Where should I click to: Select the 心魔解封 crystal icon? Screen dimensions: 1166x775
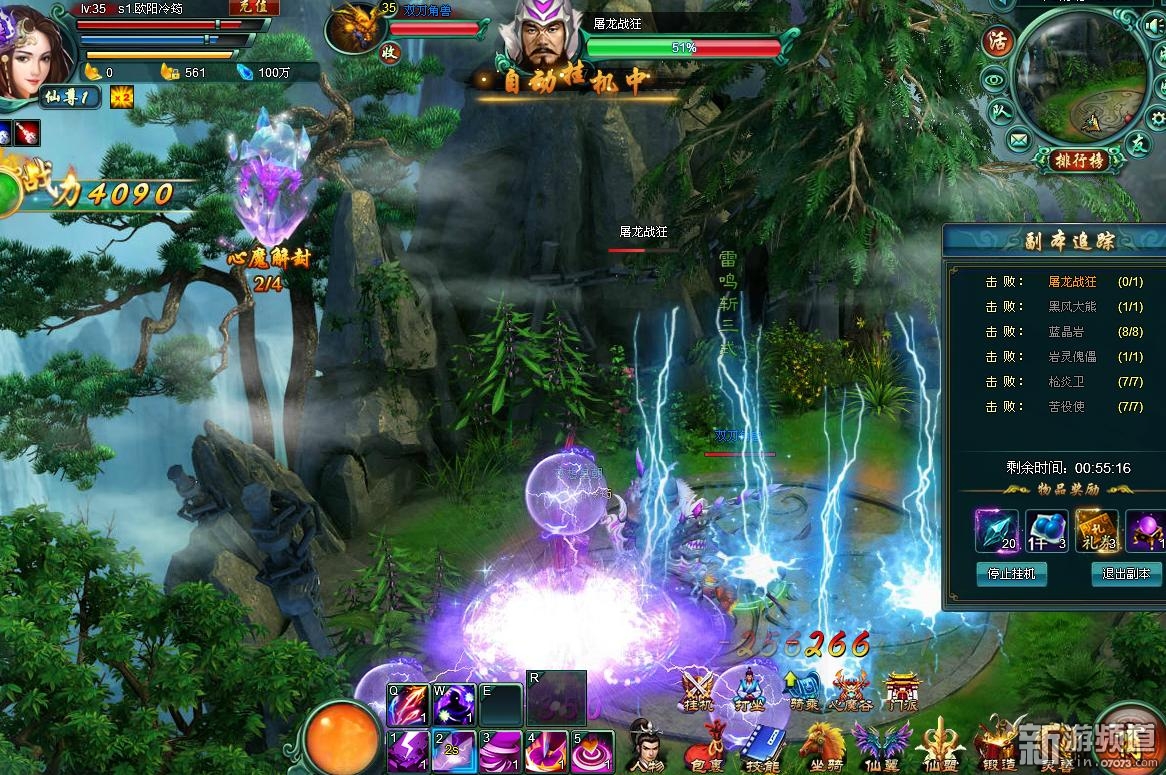pyautogui.click(x=268, y=185)
